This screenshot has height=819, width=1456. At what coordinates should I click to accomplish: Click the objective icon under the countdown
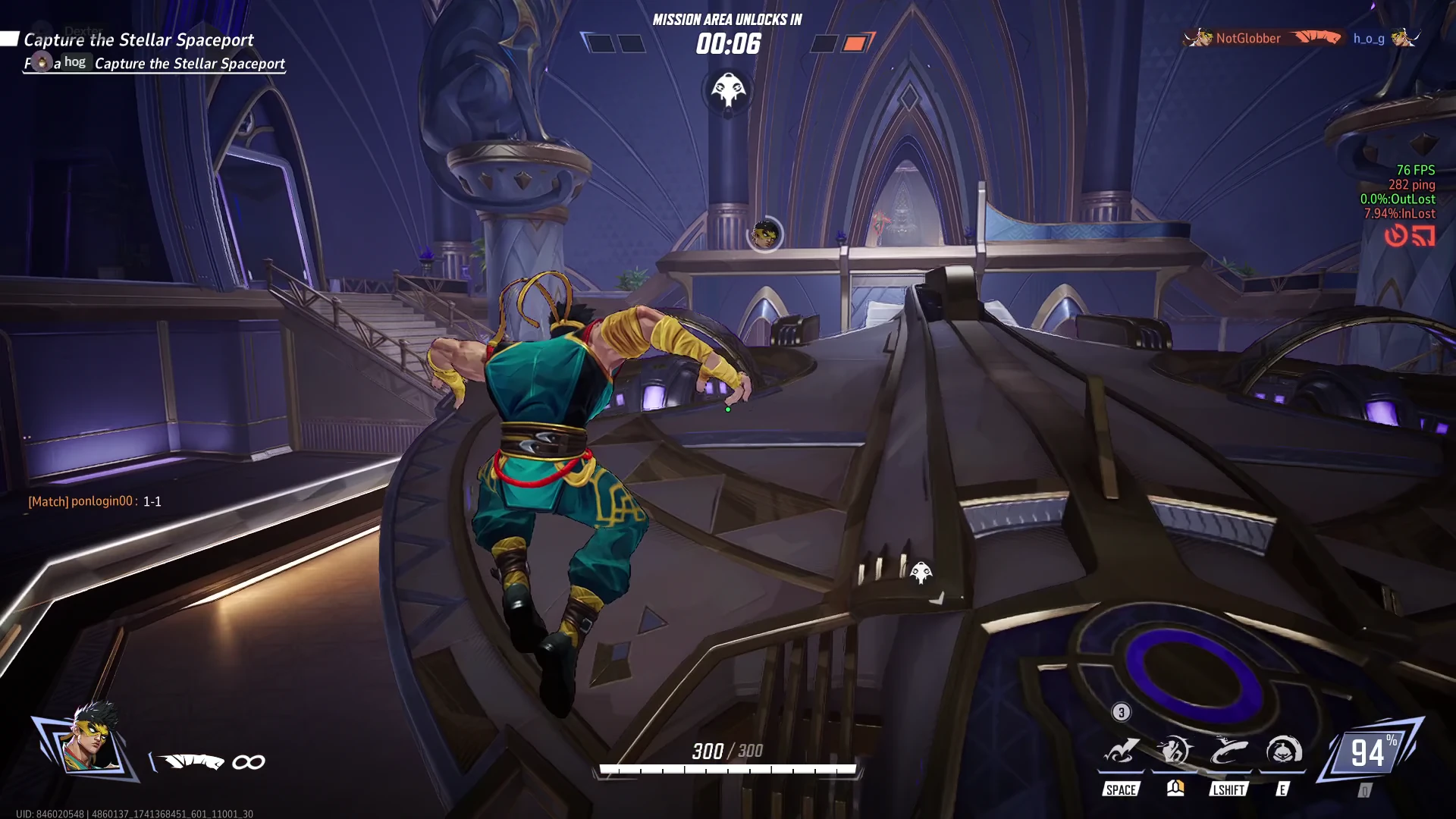pyautogui.click(x=728, y=91)
